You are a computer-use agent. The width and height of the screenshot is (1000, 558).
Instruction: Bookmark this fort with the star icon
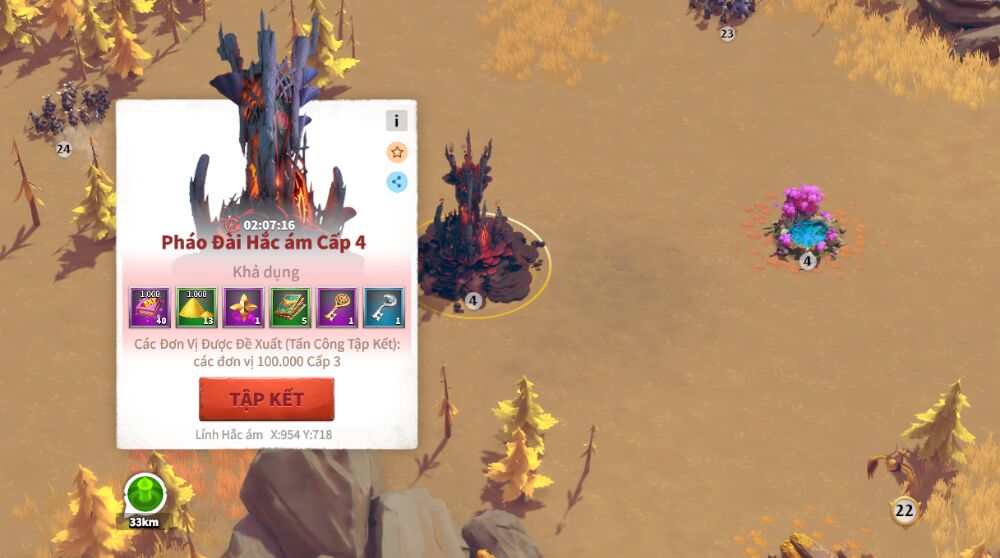click(397, 152)
